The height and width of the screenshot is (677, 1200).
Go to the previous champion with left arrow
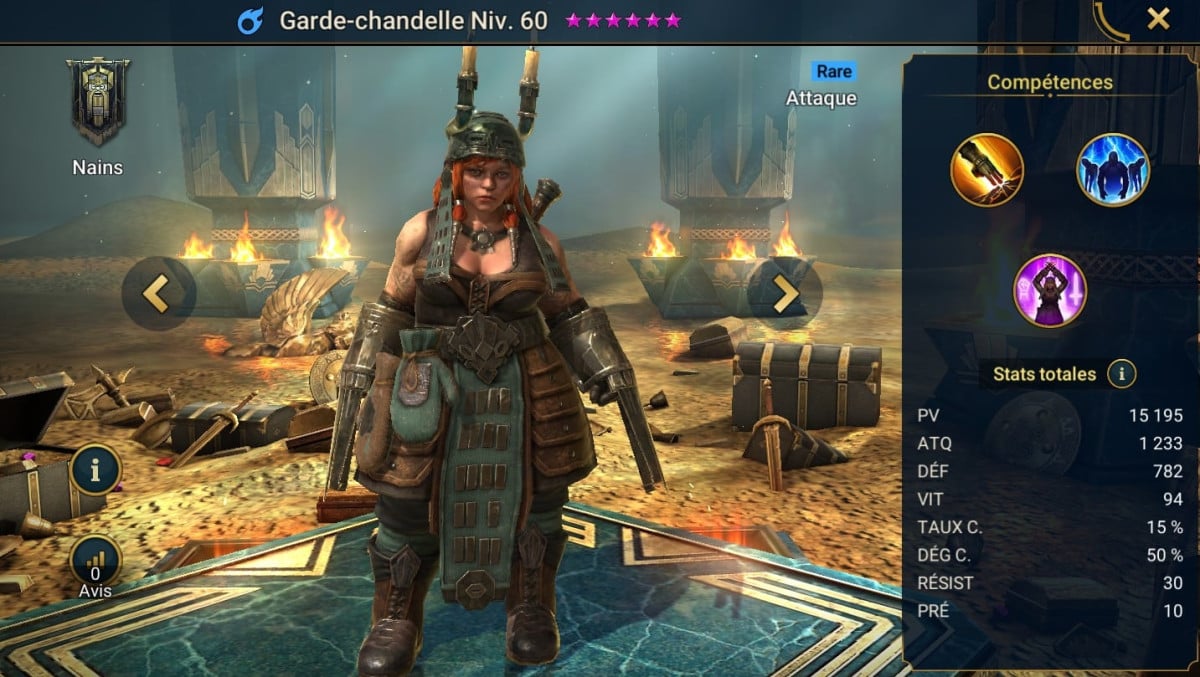click(x=156, y=292)
